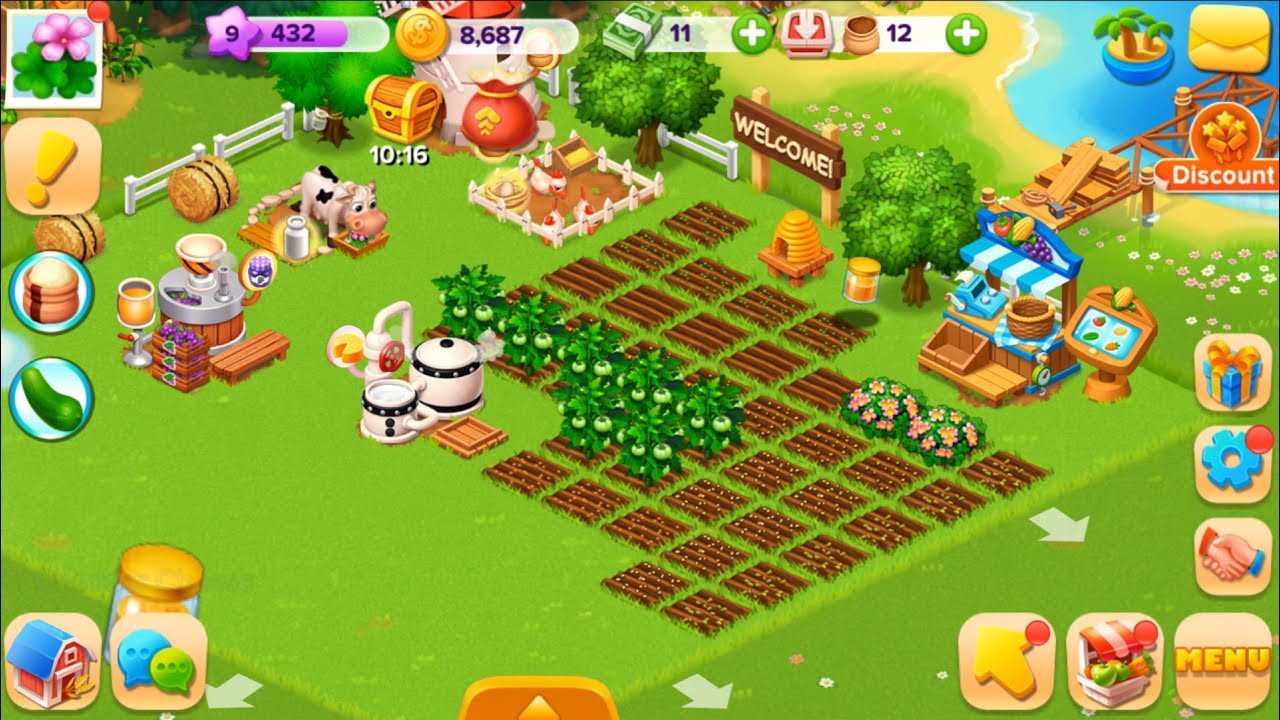1280x720 pixels.
Task: Tap the yellow exclamation mark quest button
Action: pyautogui.click(x=52, y=167)
